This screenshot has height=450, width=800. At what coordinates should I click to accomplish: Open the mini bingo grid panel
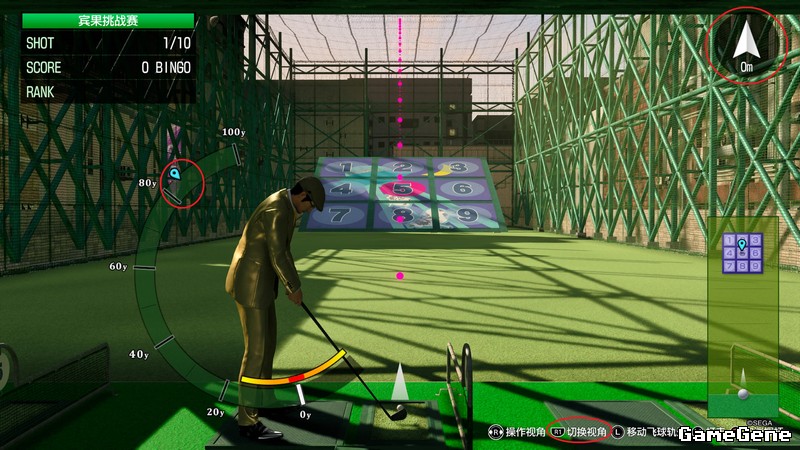tap(742, 252)
